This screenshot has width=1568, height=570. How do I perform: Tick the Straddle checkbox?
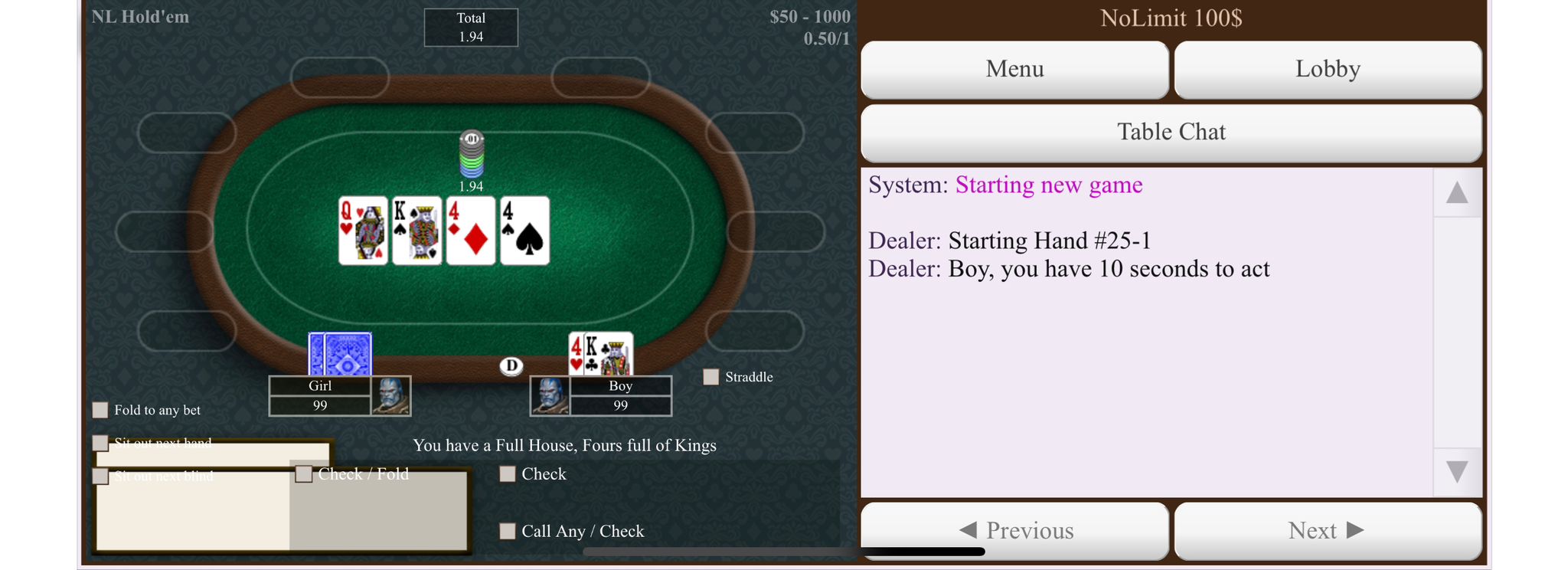point(711,377)
